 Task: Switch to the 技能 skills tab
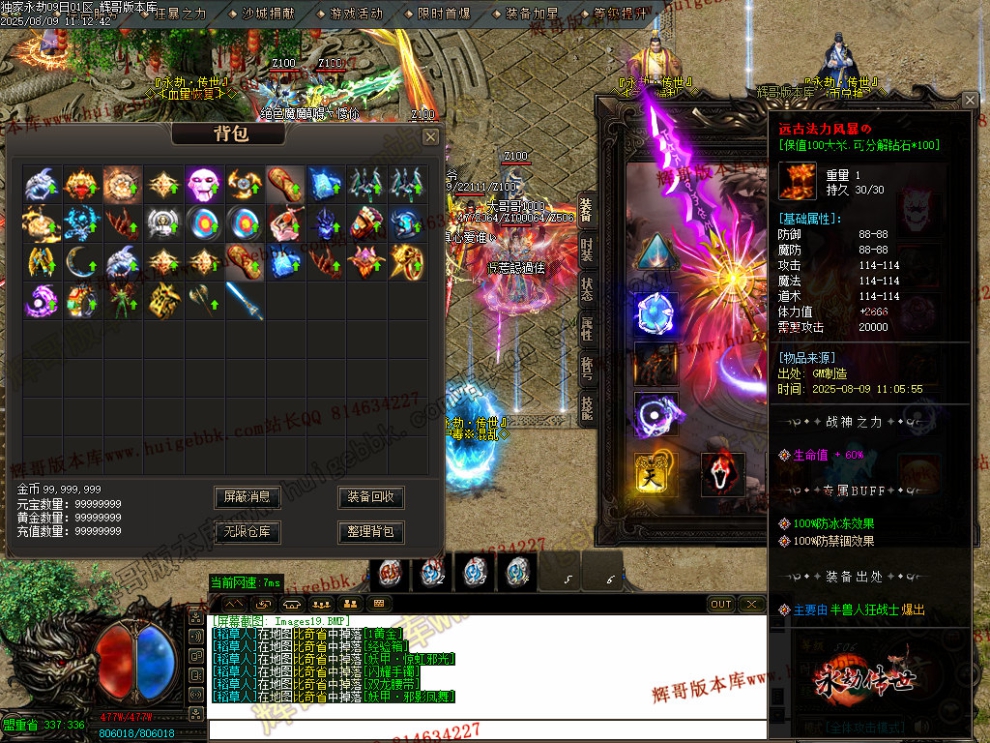click(586, 407)
